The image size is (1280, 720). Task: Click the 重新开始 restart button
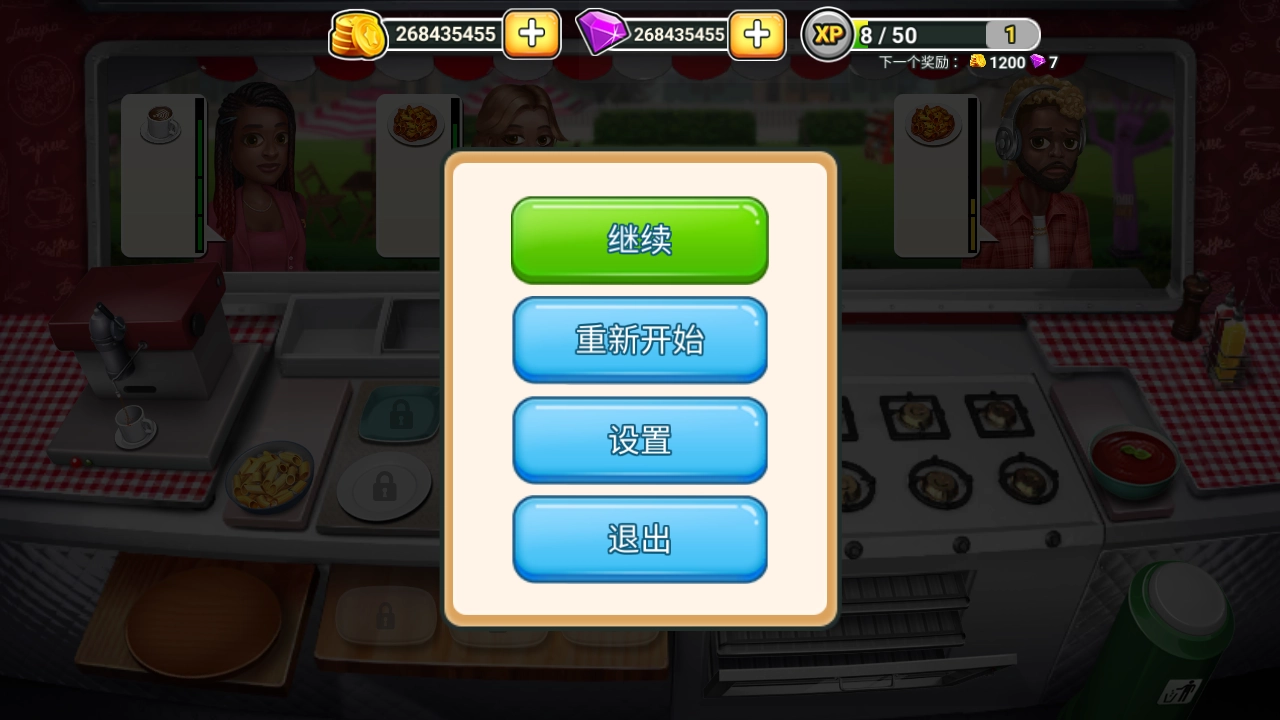(x=639, y=340)
